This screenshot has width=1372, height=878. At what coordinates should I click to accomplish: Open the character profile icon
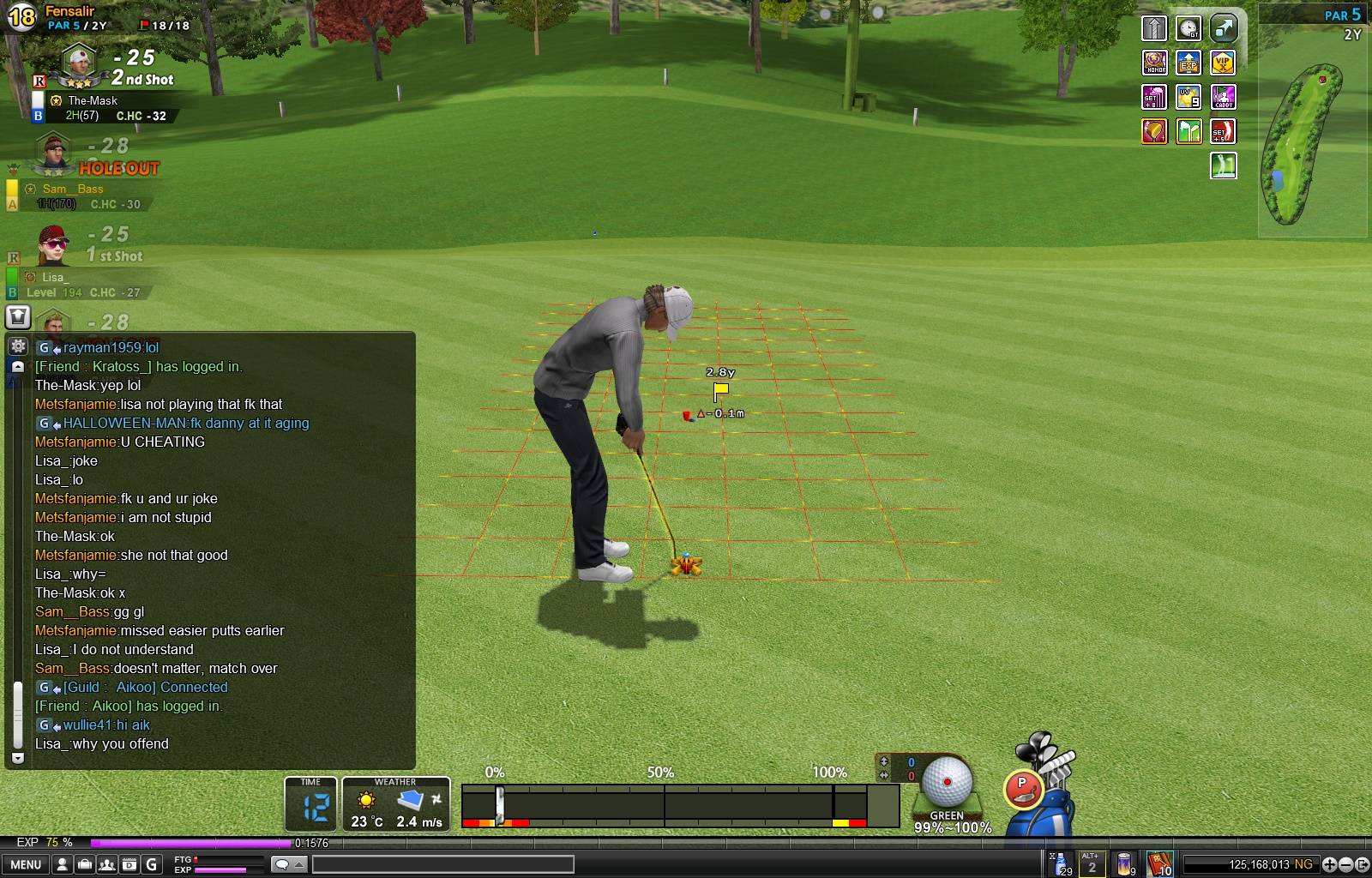pos(62,864)
